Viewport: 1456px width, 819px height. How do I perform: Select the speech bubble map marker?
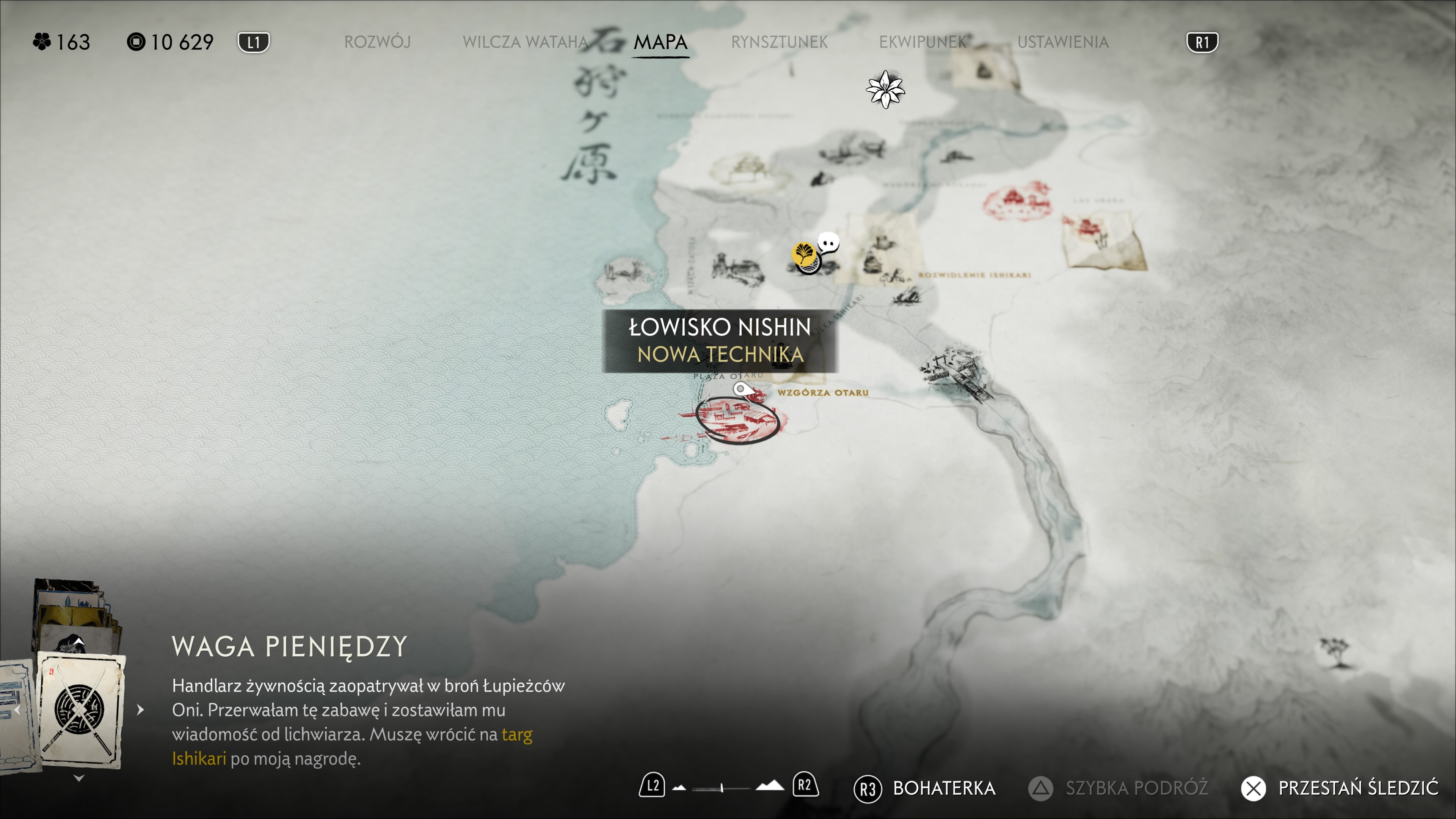coord(828,243)
